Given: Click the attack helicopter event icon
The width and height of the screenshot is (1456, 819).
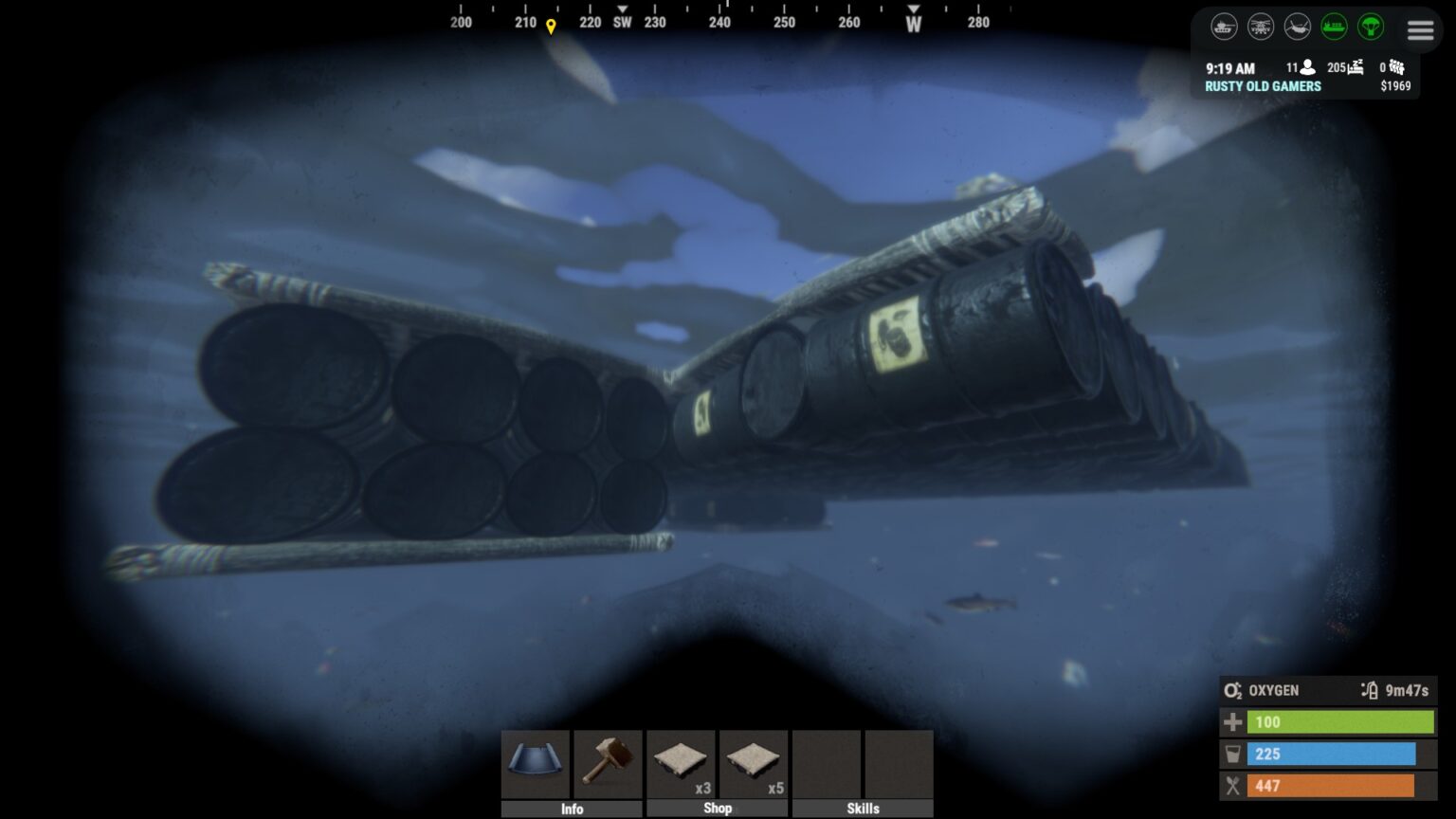Looking at the screenshot, I should [x=1260, y=27].
